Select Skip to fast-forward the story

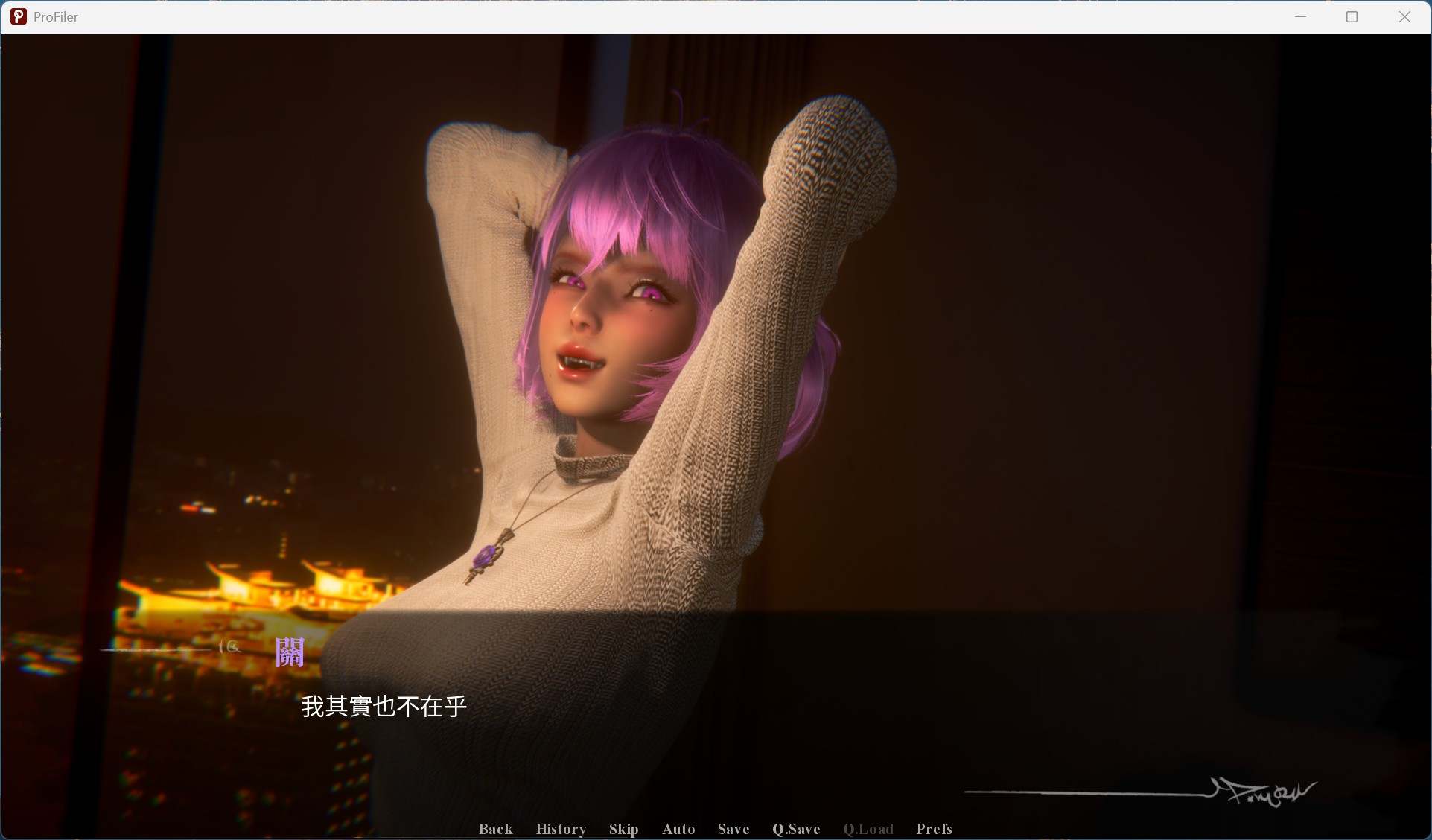pyautogui.click(x=623, y=829)
